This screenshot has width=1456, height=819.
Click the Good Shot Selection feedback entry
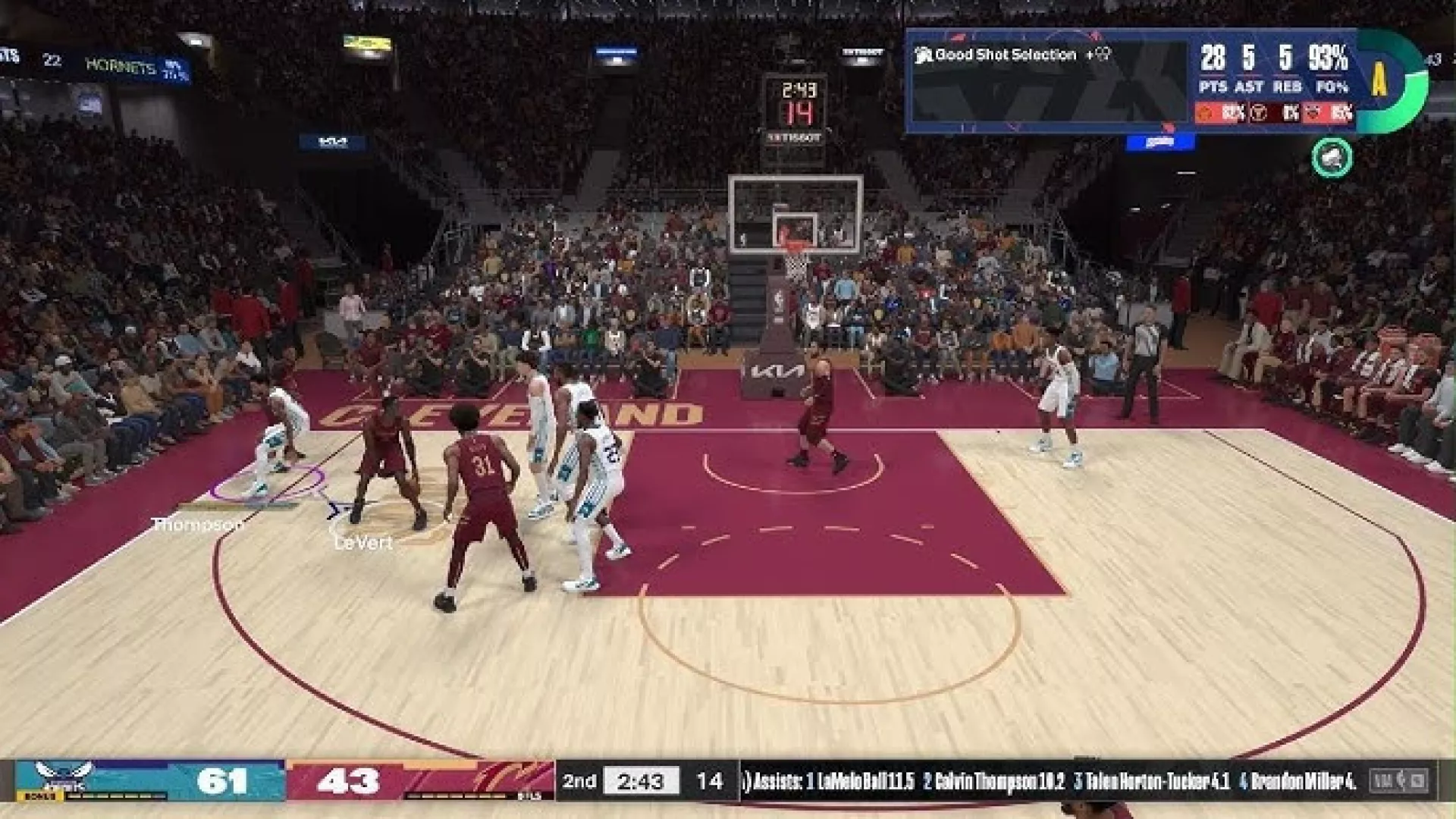coord(1006,55)
